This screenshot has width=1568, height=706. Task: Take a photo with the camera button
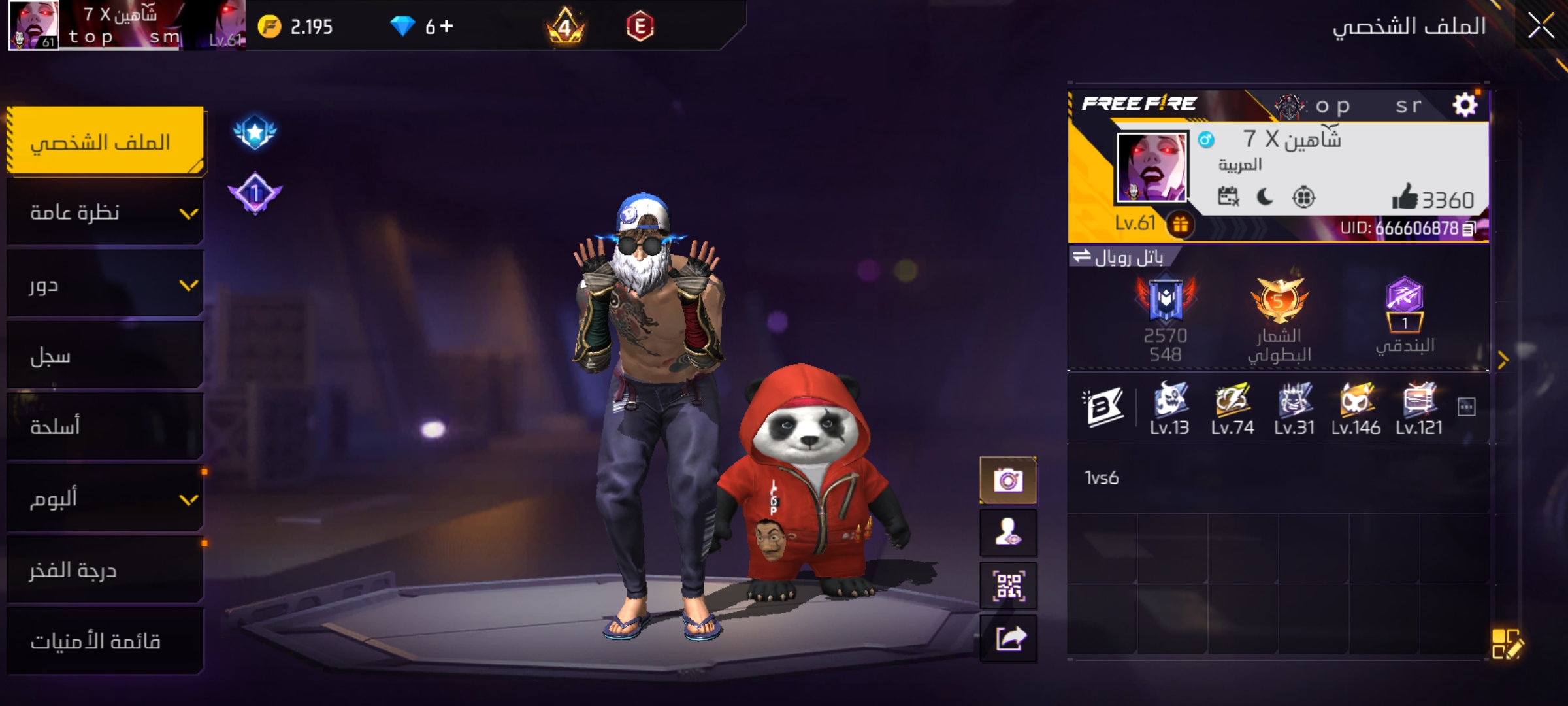1008,480
